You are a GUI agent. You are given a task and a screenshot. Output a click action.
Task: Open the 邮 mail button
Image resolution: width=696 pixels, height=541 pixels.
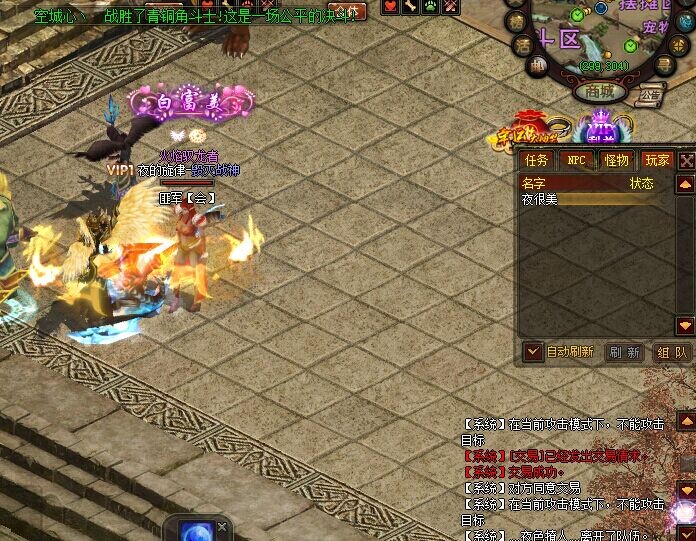click(538, 67)
